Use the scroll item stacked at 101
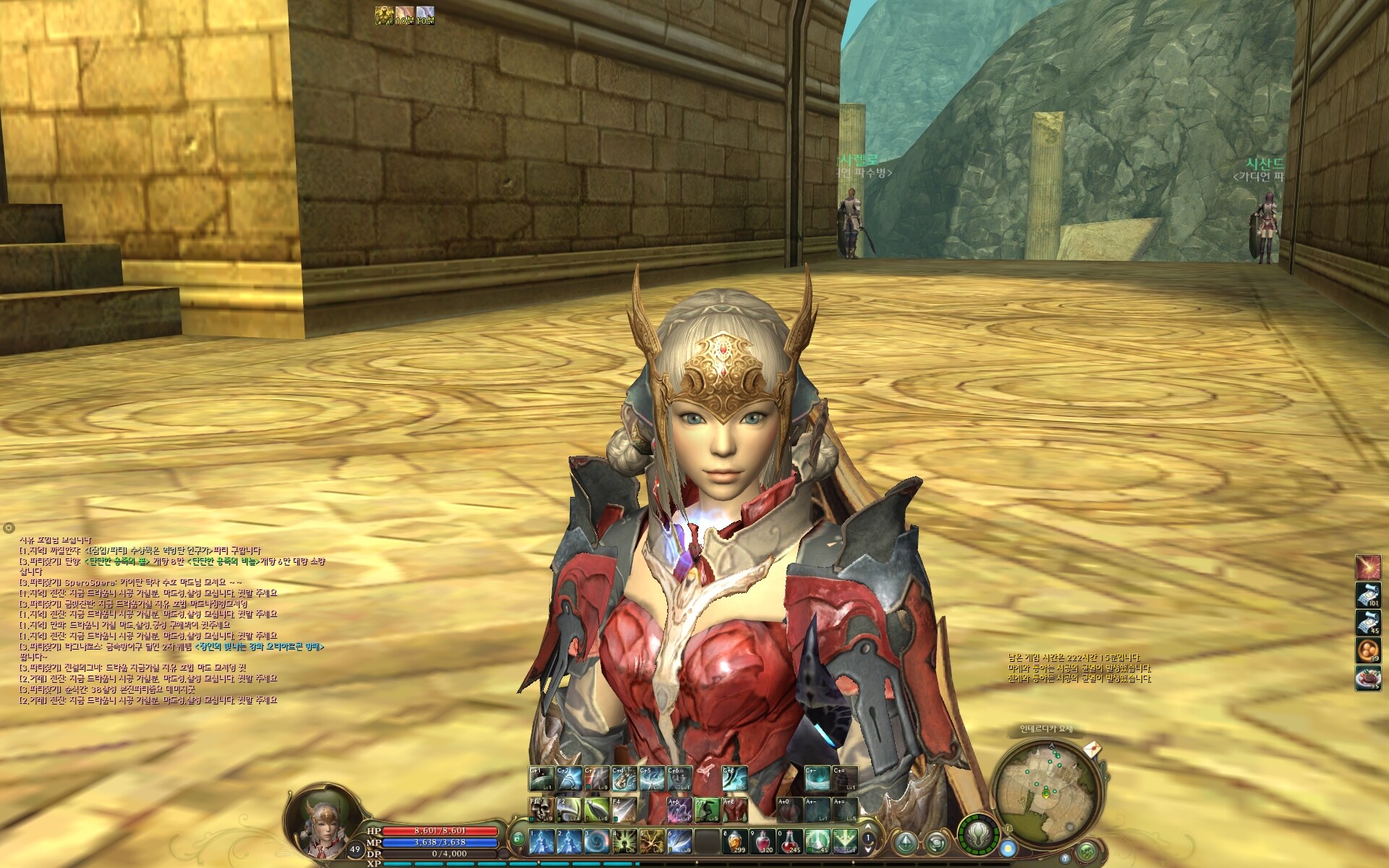 1367,595
